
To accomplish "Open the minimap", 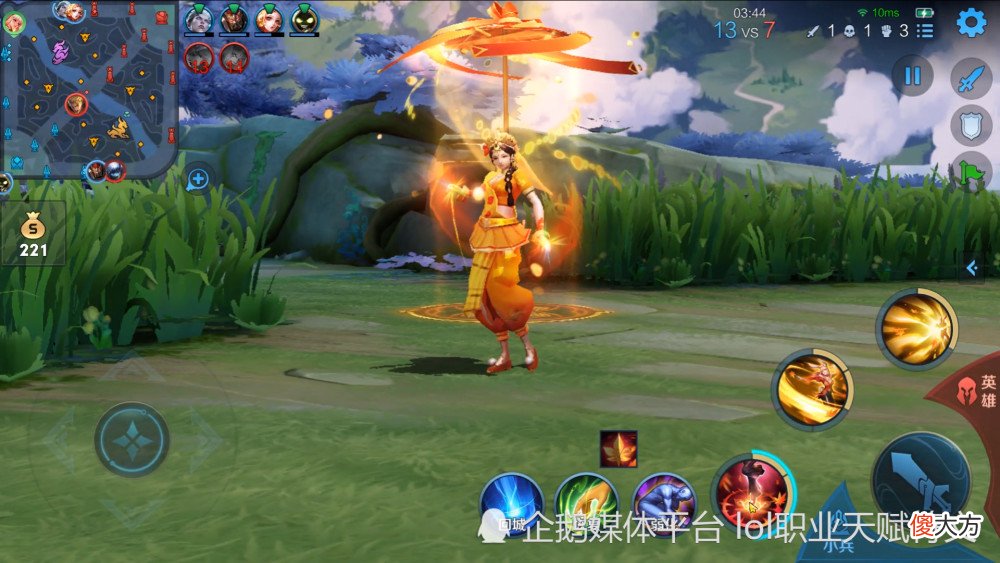I will pos(88,88).
